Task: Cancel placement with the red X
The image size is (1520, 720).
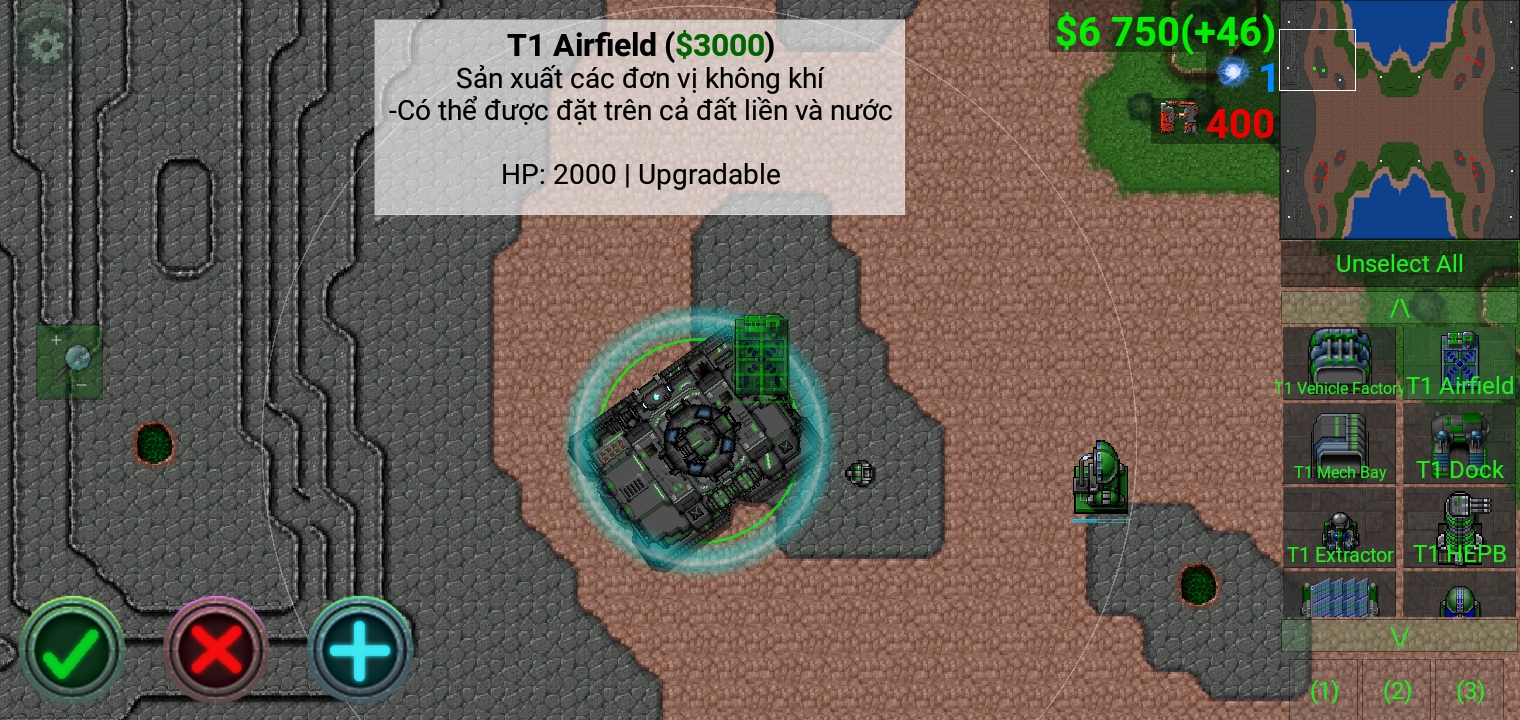Action: [216, 651]
